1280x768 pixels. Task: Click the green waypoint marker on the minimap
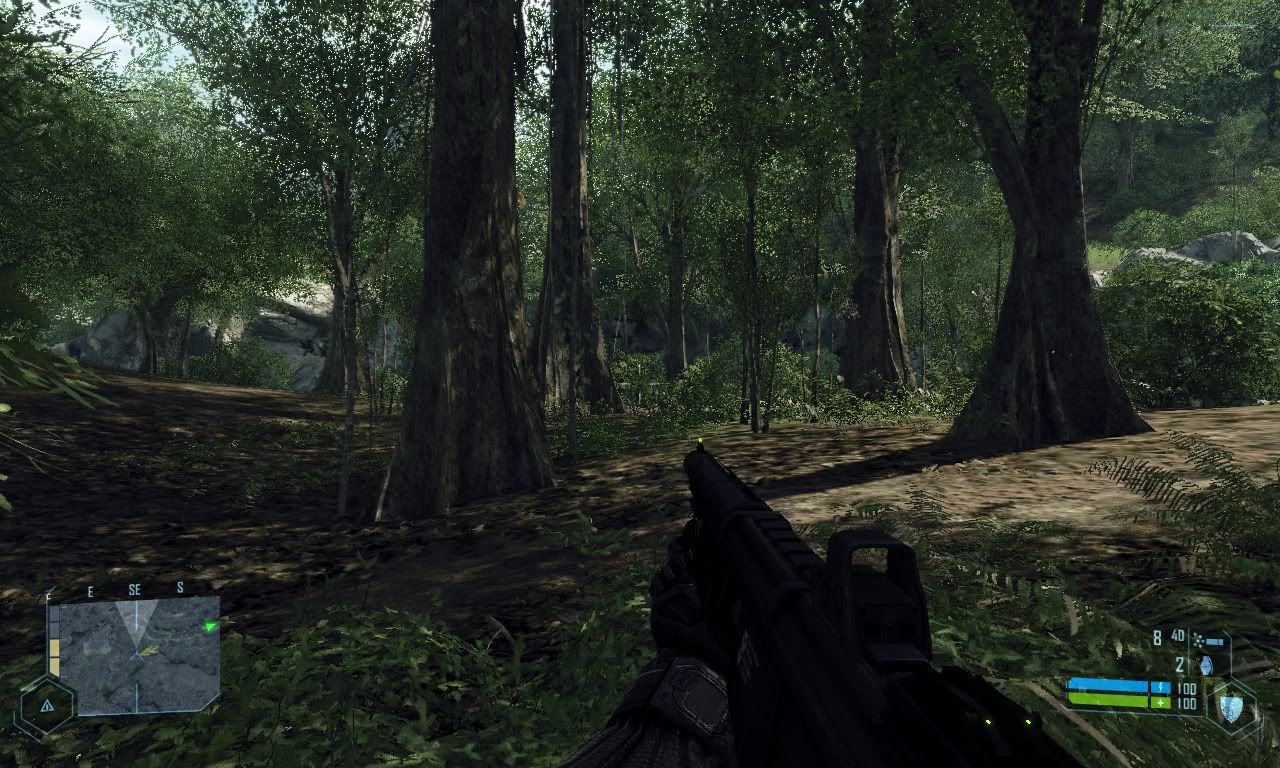click(210, 626)
